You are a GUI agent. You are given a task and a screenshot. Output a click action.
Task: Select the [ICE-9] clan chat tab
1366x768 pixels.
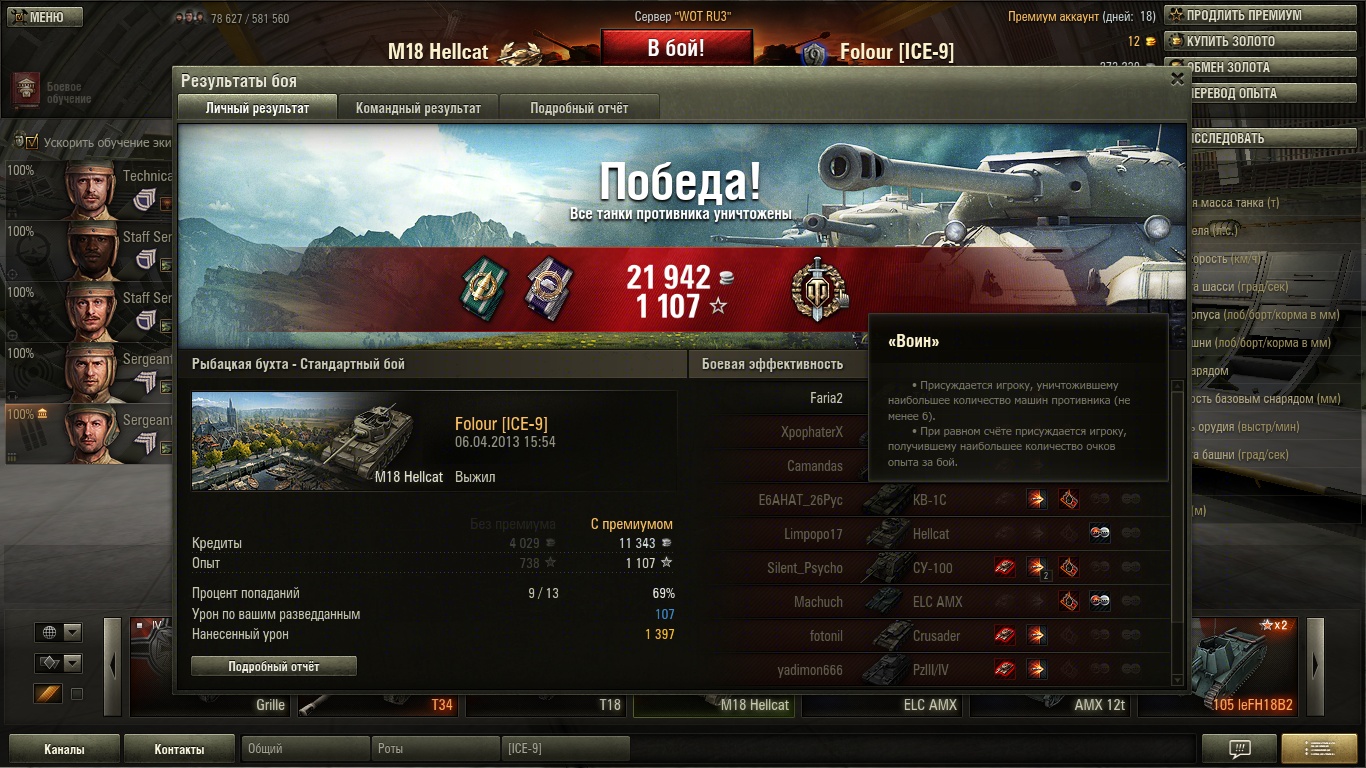coord(565,749)
